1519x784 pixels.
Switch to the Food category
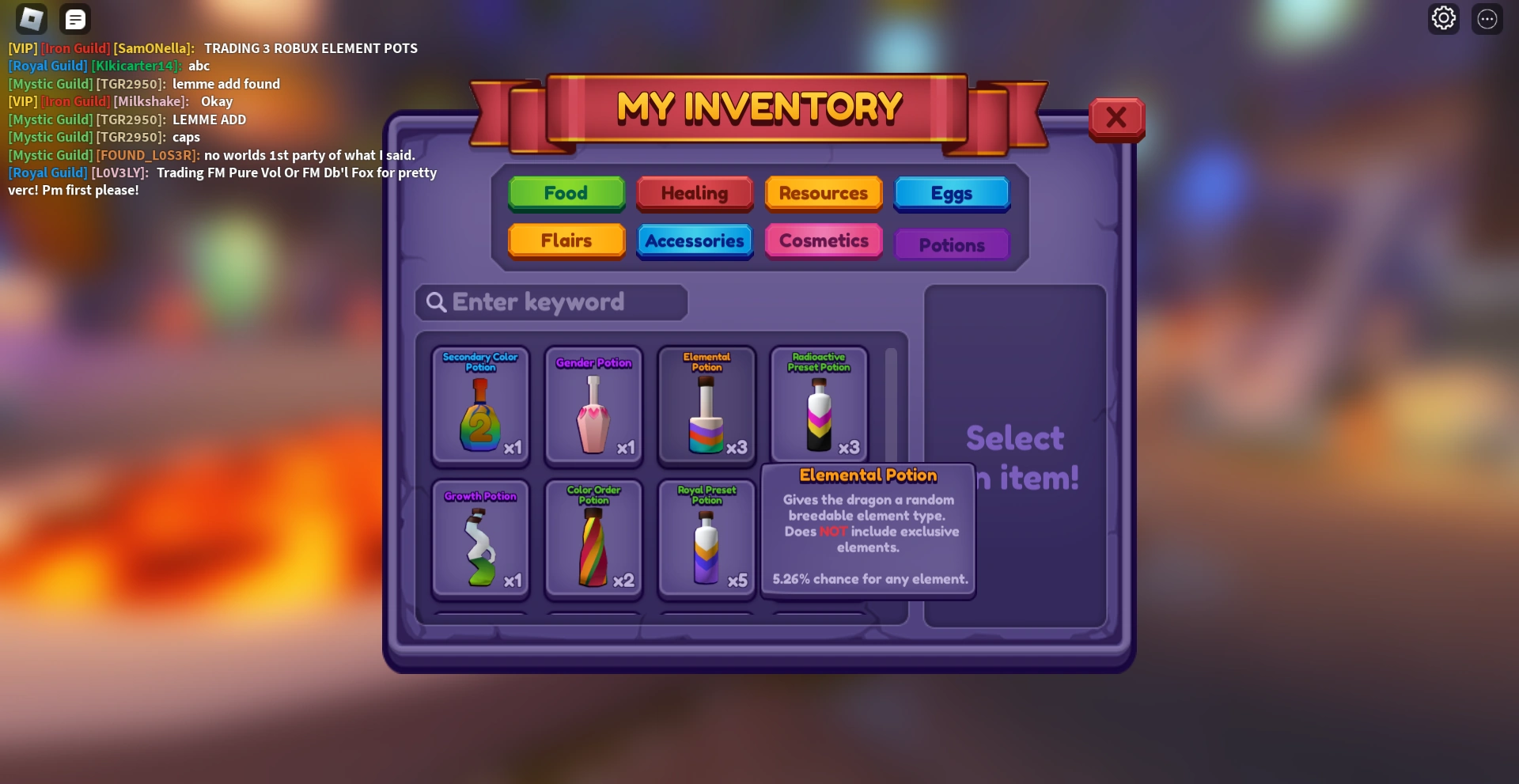click(x=566, y=193)
